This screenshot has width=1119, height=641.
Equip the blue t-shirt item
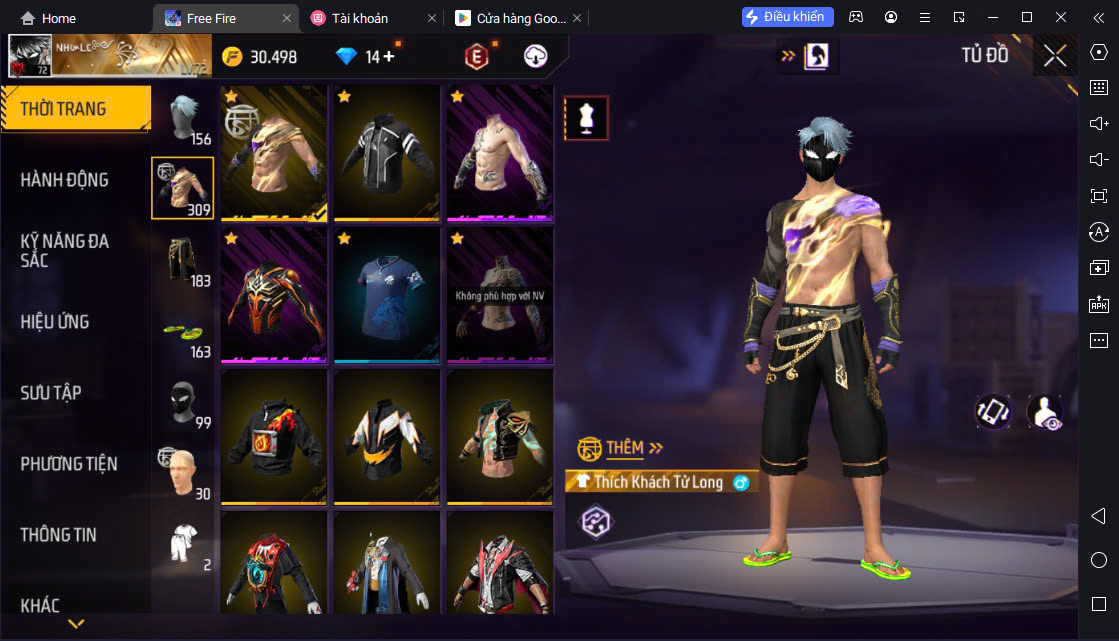(x=387, y=296)
